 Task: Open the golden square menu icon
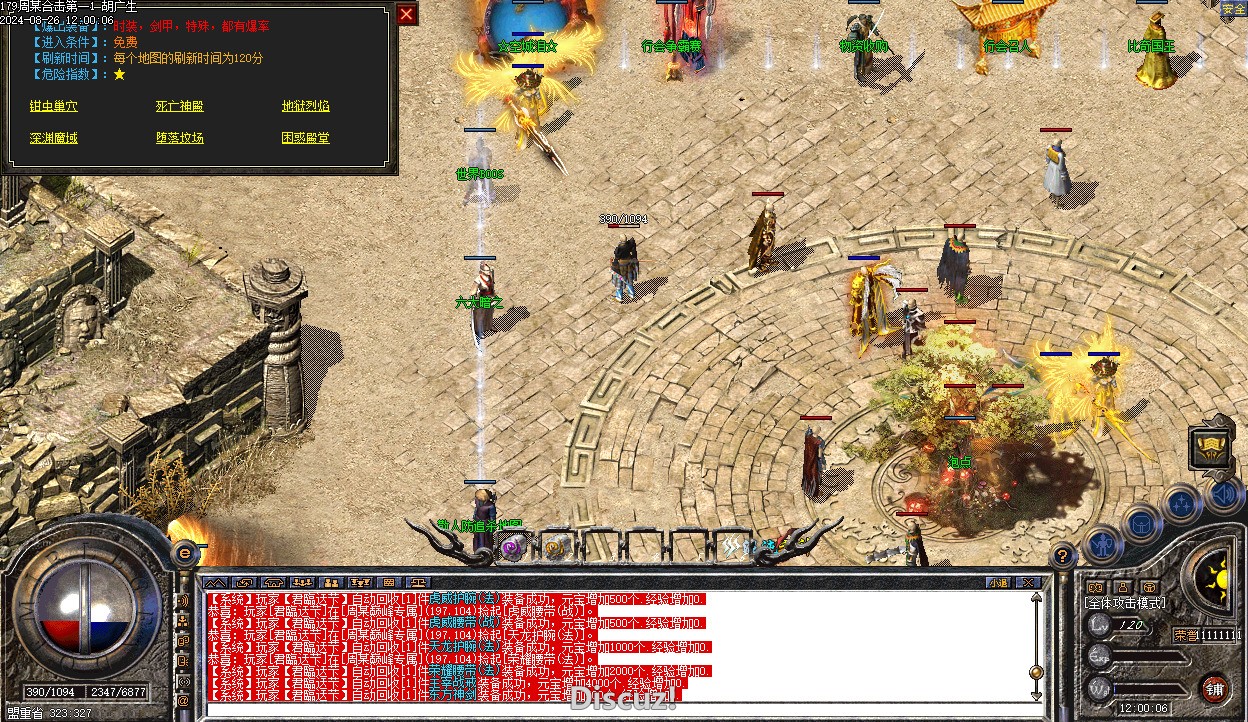click(x=1210, y=447)
